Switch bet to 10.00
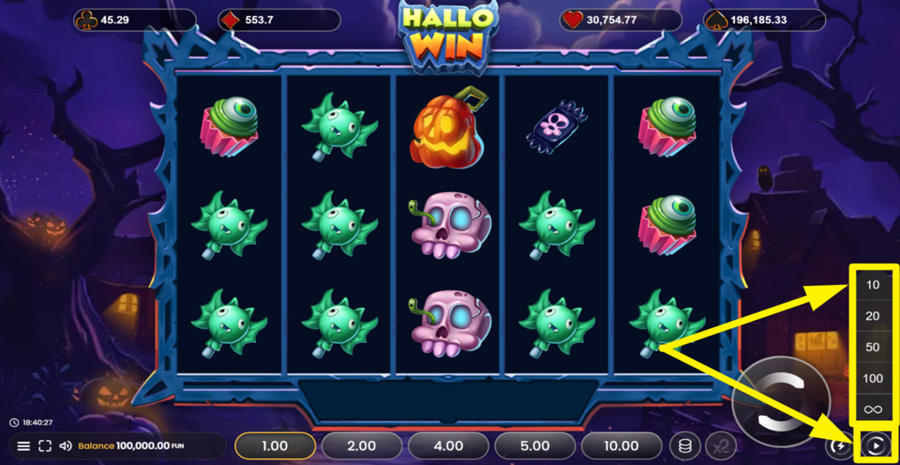 pyautogui.click(x=622, y=446)
